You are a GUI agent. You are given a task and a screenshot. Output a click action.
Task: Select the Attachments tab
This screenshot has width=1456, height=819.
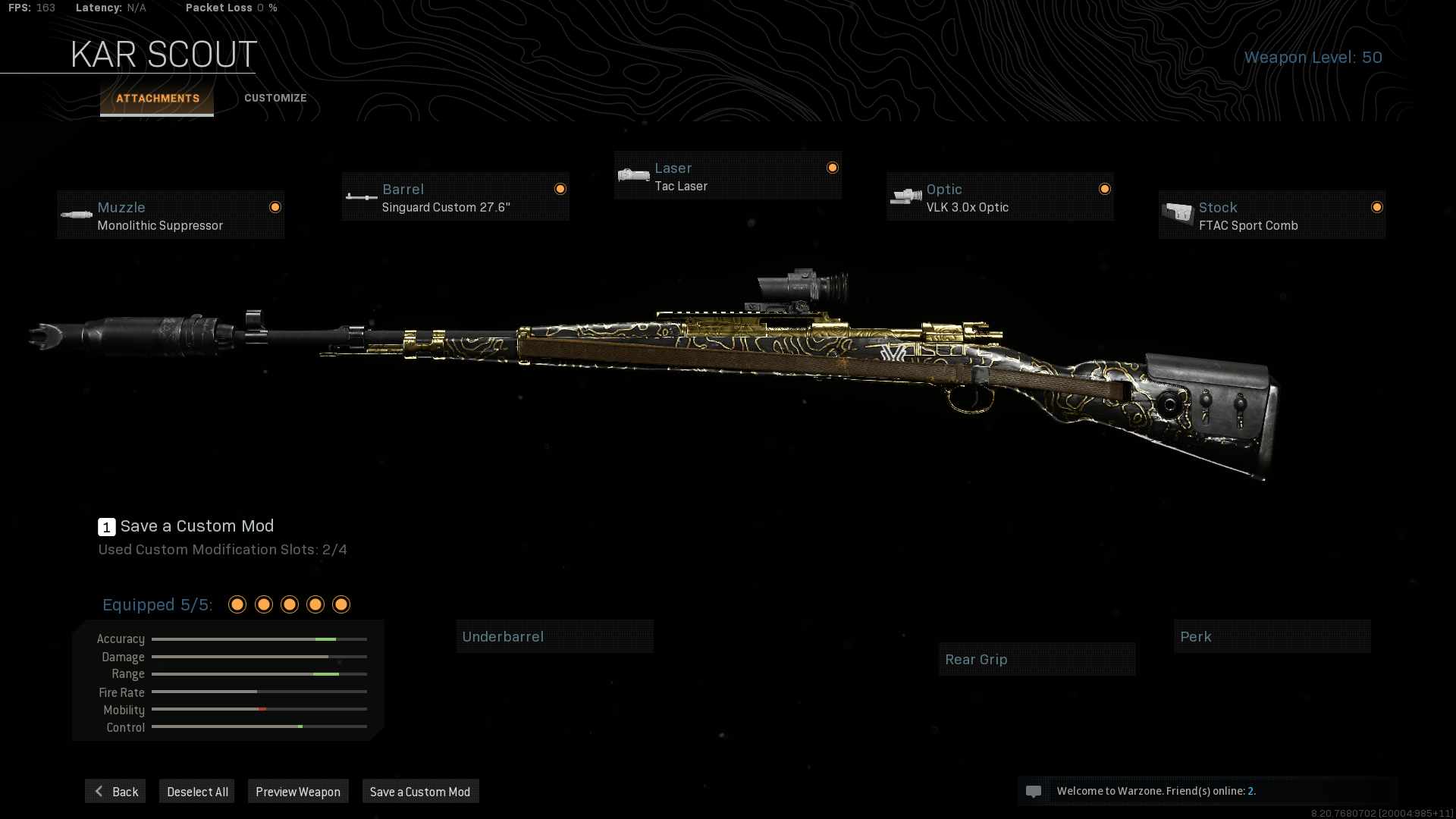tap(157, 99)
